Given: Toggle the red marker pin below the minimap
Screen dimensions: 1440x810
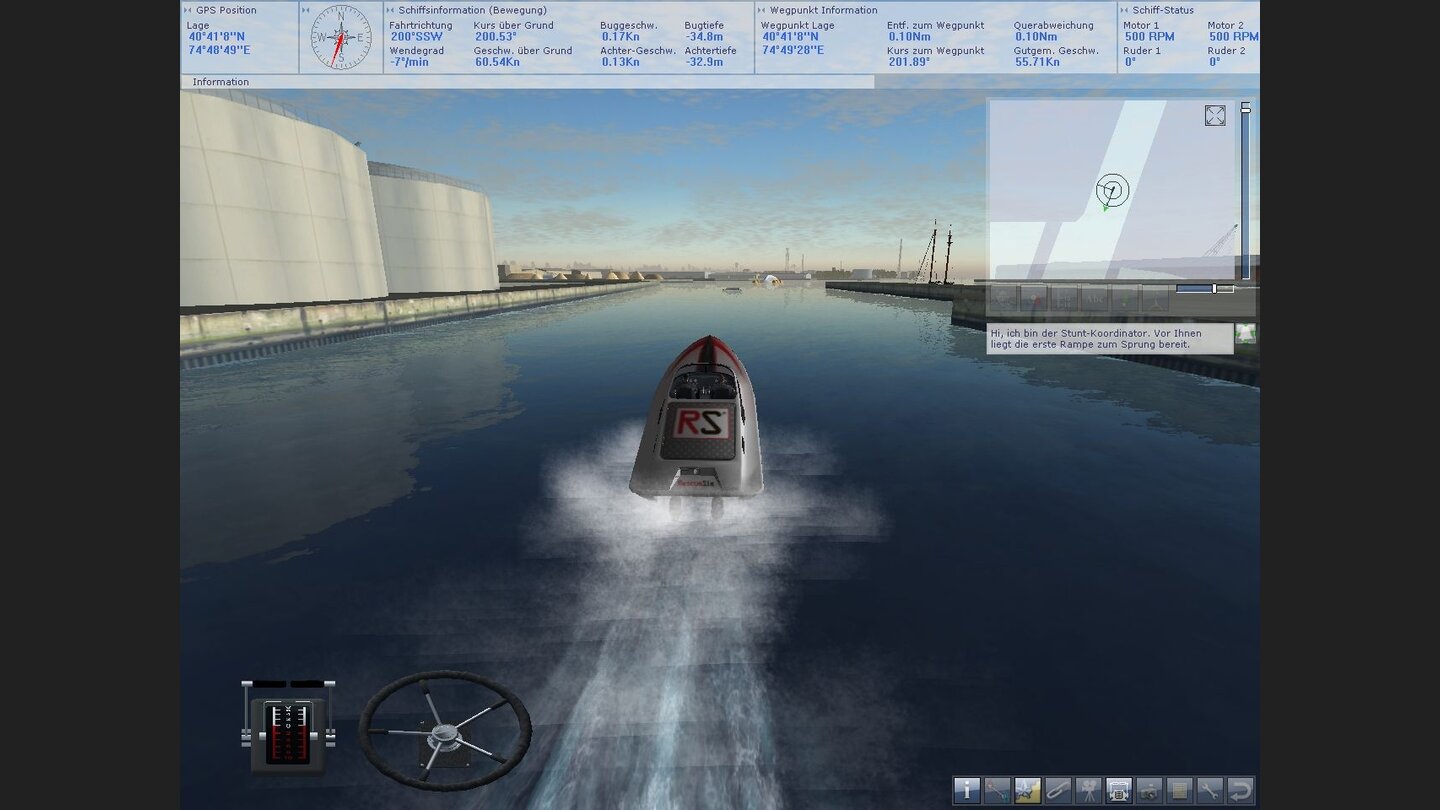Looking at the screenshot, I should point(1035,299).
